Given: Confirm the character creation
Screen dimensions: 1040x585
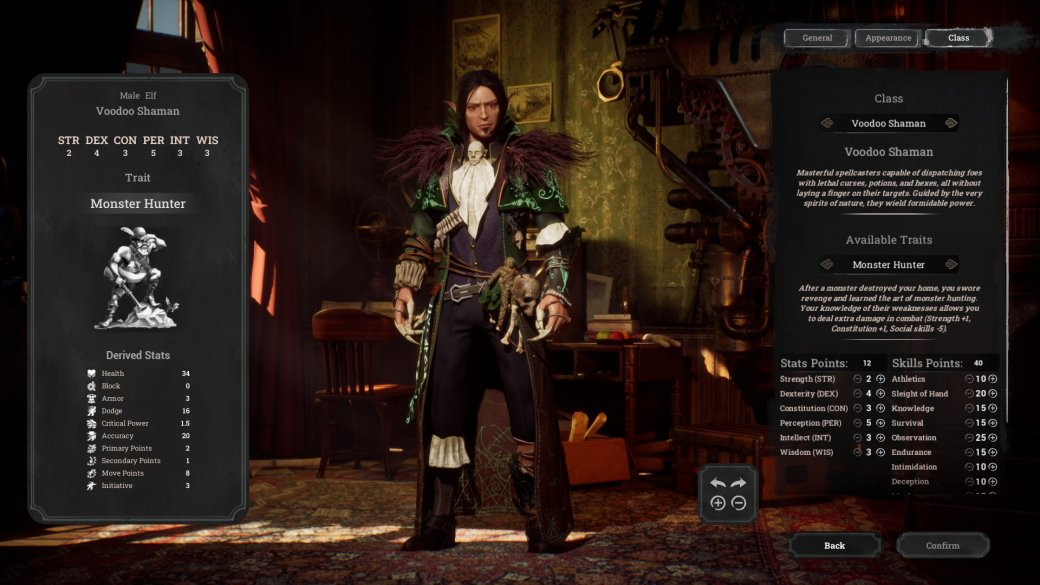Looking at the screenshot, I should click(x=942, y=545).
